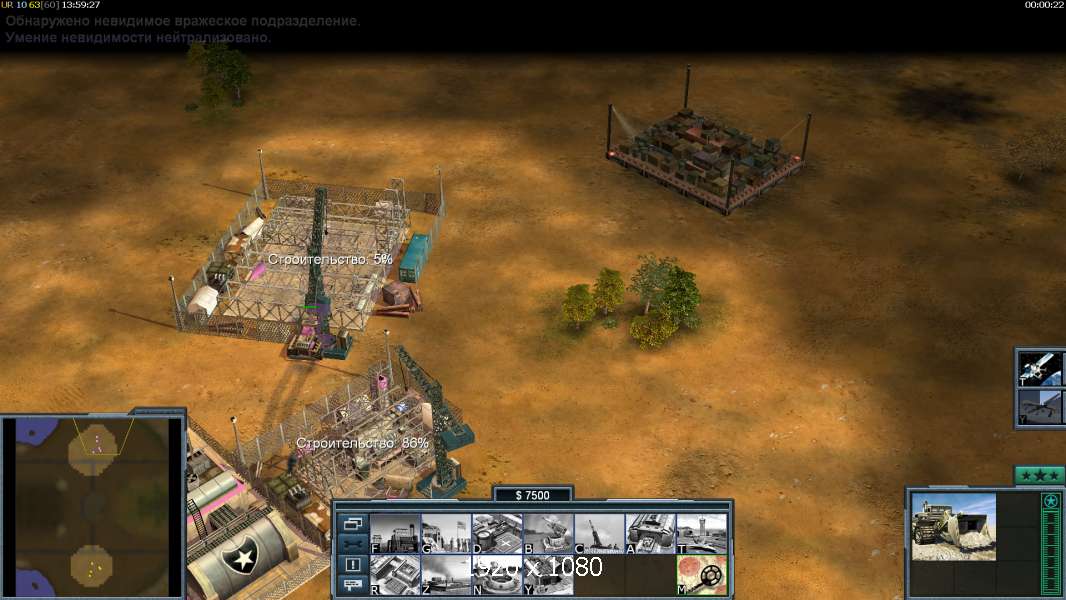
Task: Select the artillery cannon structure (C)
Action: 599,534
